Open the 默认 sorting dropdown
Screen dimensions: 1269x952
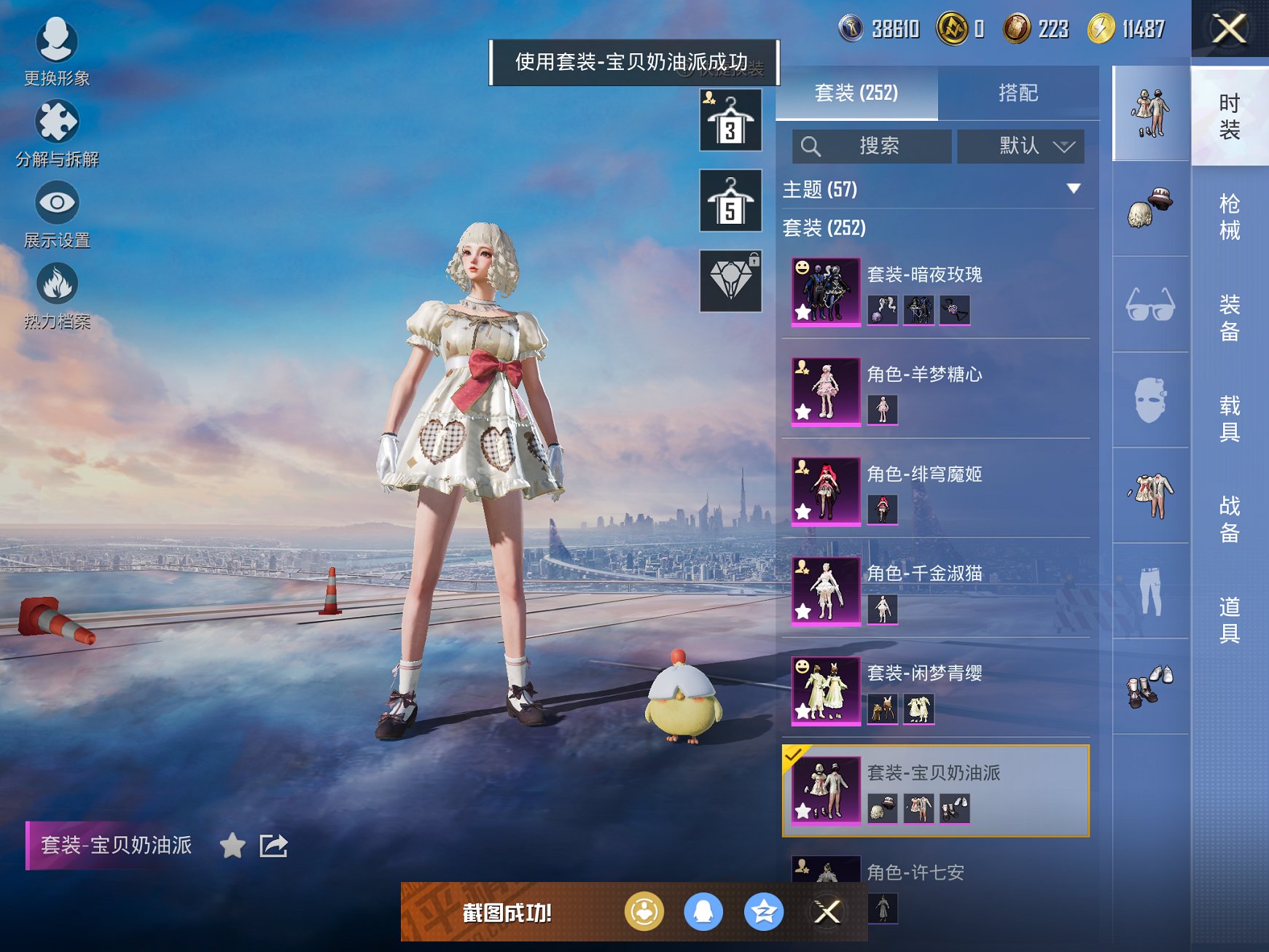1020,146
